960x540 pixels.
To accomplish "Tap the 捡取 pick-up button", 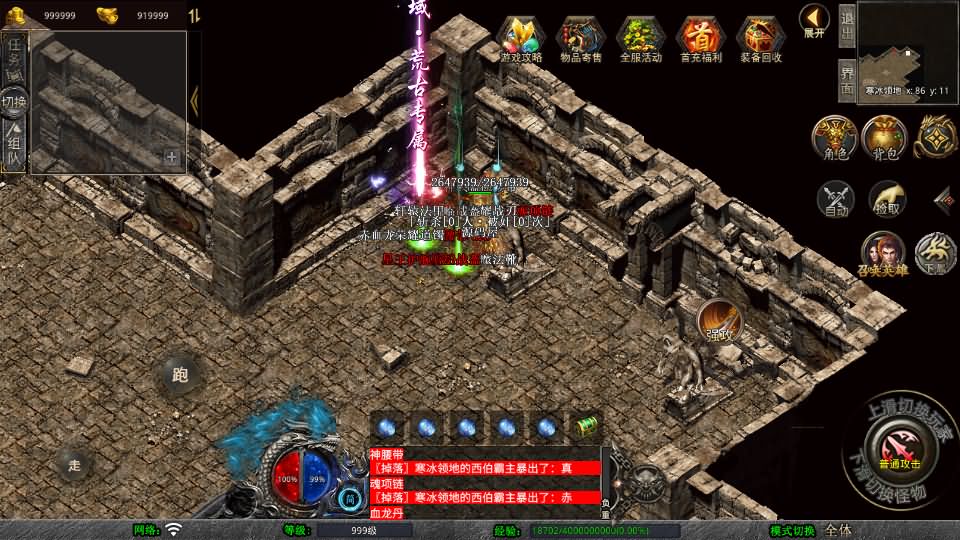I will [x=886, y=199].
